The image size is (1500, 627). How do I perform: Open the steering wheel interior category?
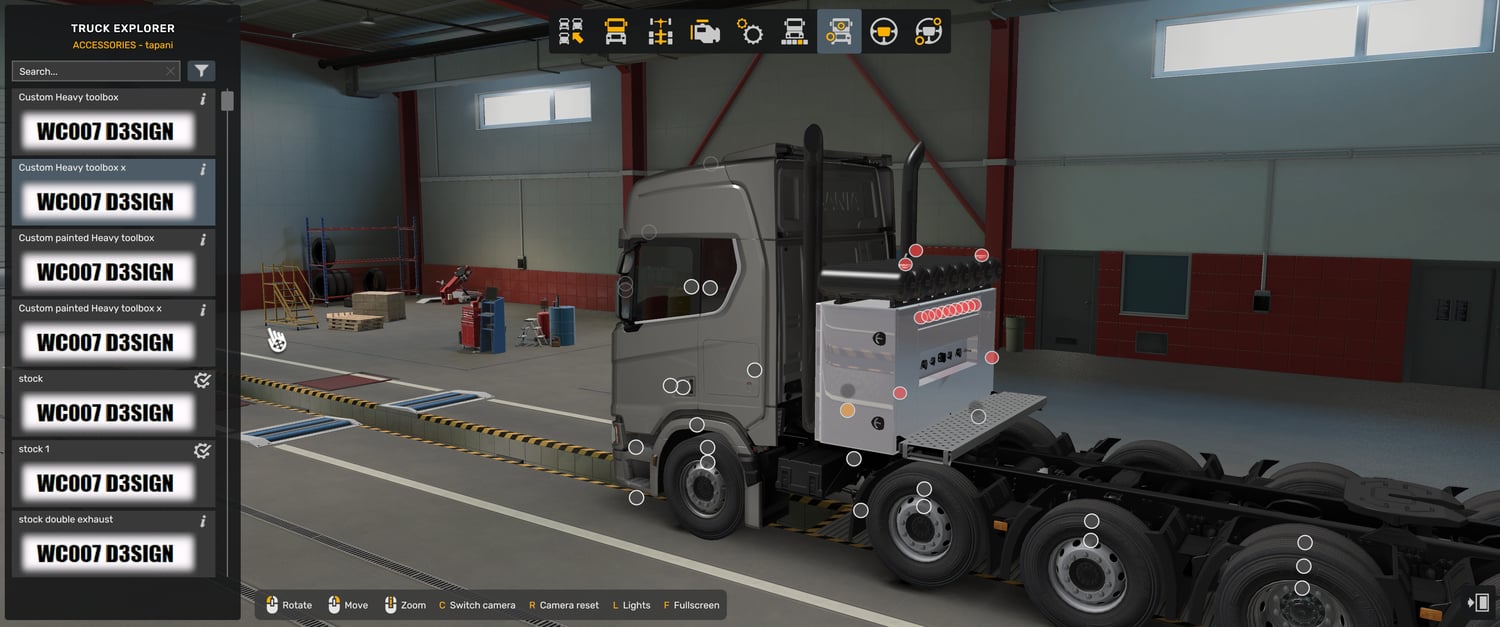click(883, 32)
